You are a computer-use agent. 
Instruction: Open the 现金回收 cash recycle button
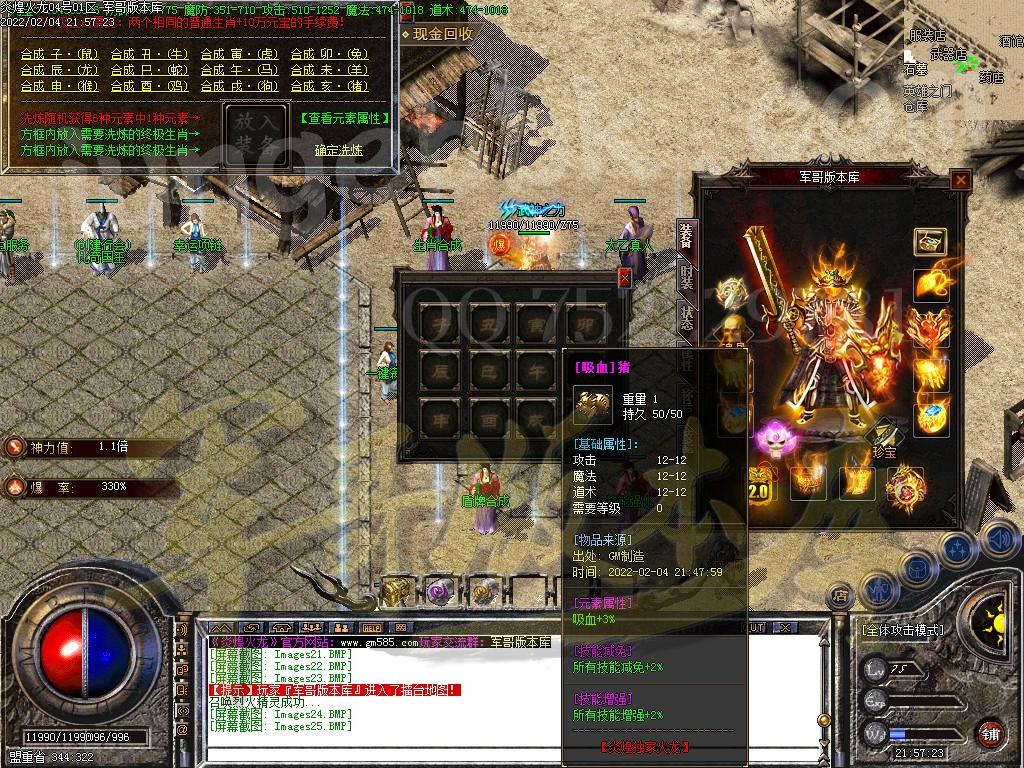tap(443, 34)
